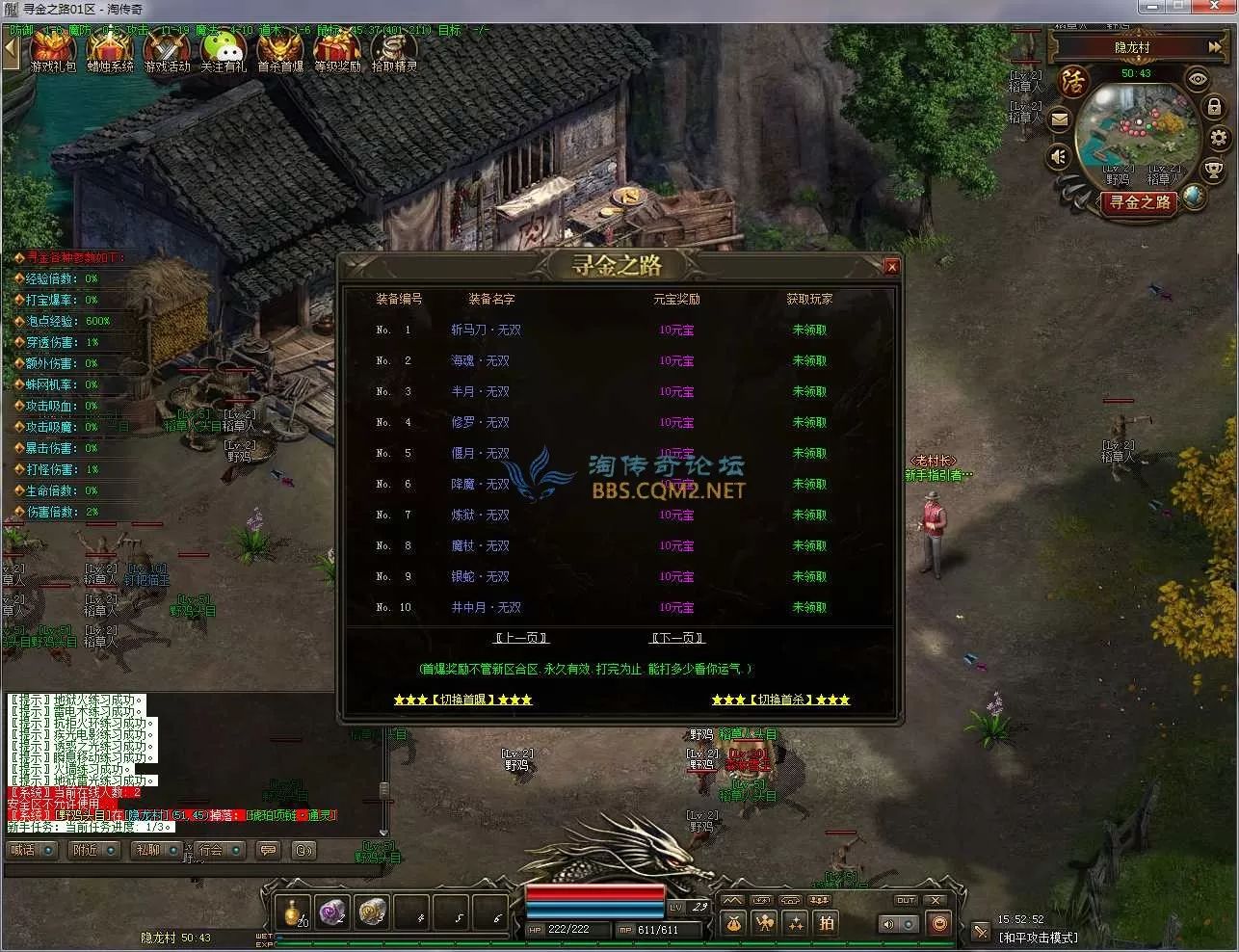Open the 拾取精灵 pickup sprite icon
This screenshot has width=1239, height=952.
[394, 50]
